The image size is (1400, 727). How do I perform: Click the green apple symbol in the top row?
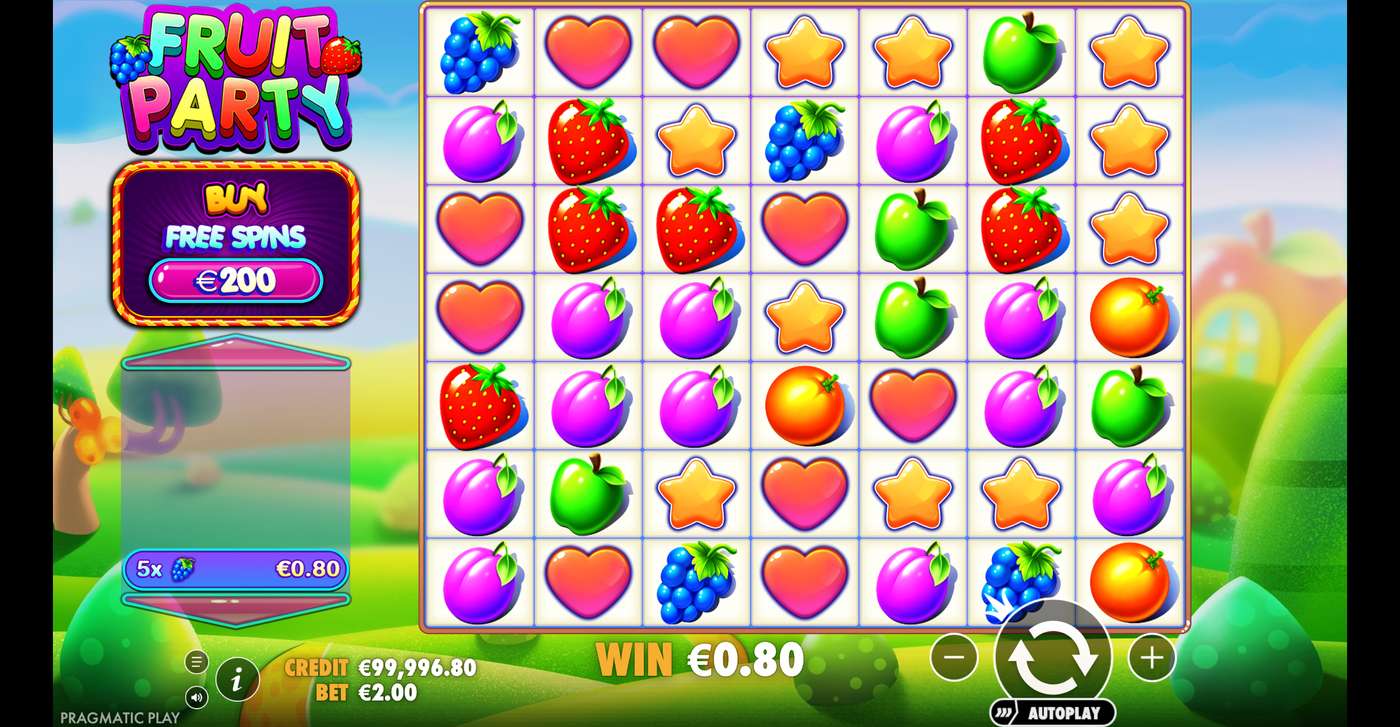coord(1021,50)
